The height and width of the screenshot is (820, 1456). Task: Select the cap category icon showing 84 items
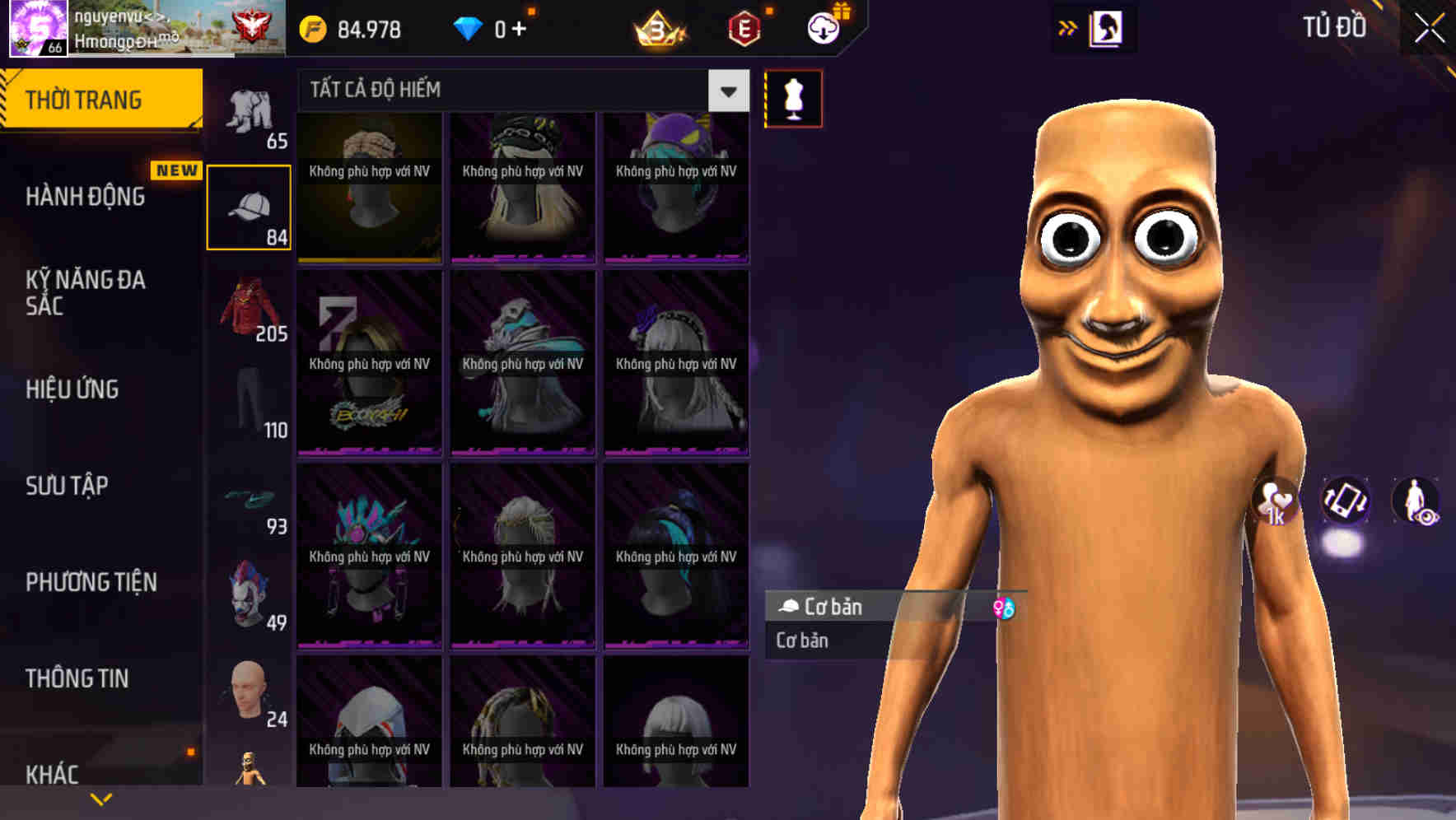point(250,204)
